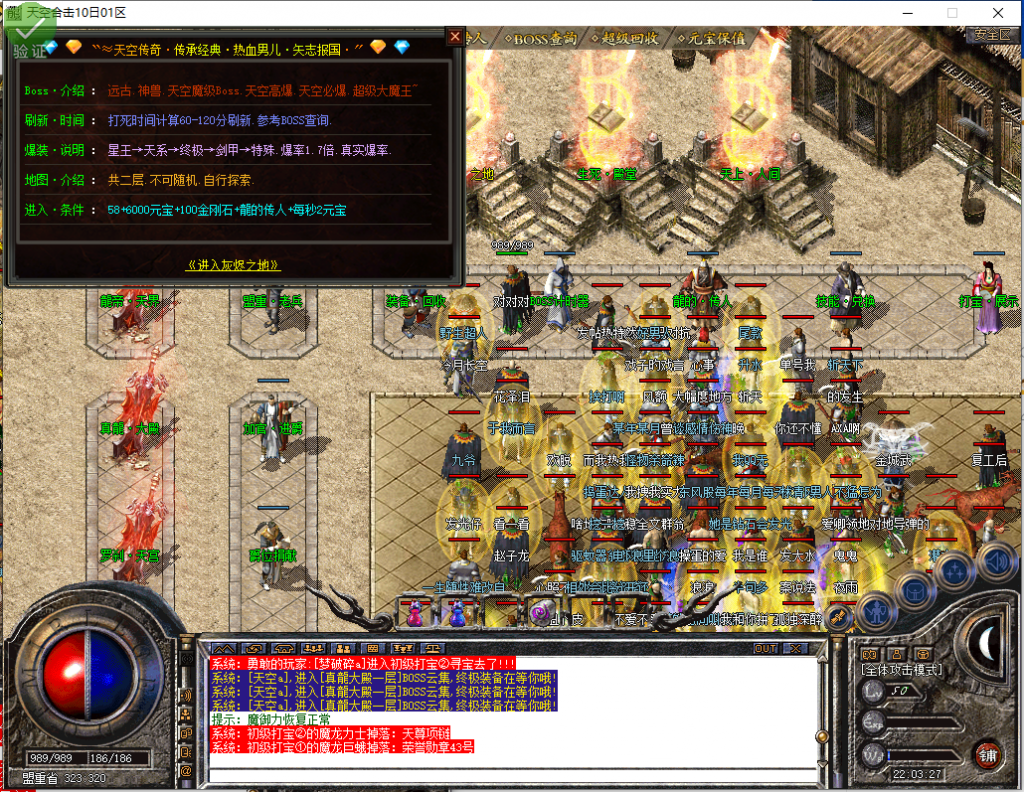
Task: Click the 全体攻击模式 attack mode label
Action: click(901, 668)
